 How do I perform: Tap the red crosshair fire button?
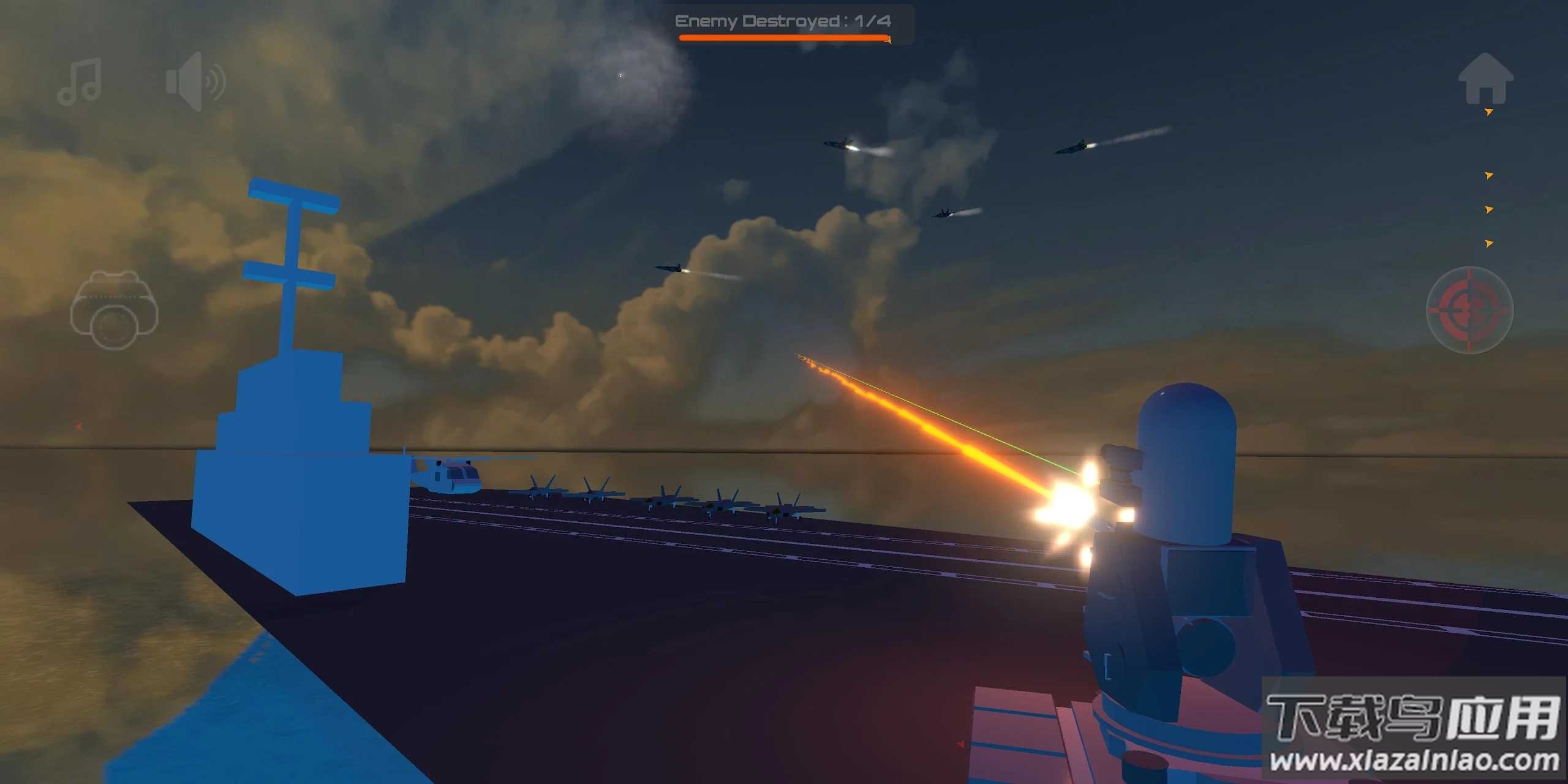pos(1469,310)
